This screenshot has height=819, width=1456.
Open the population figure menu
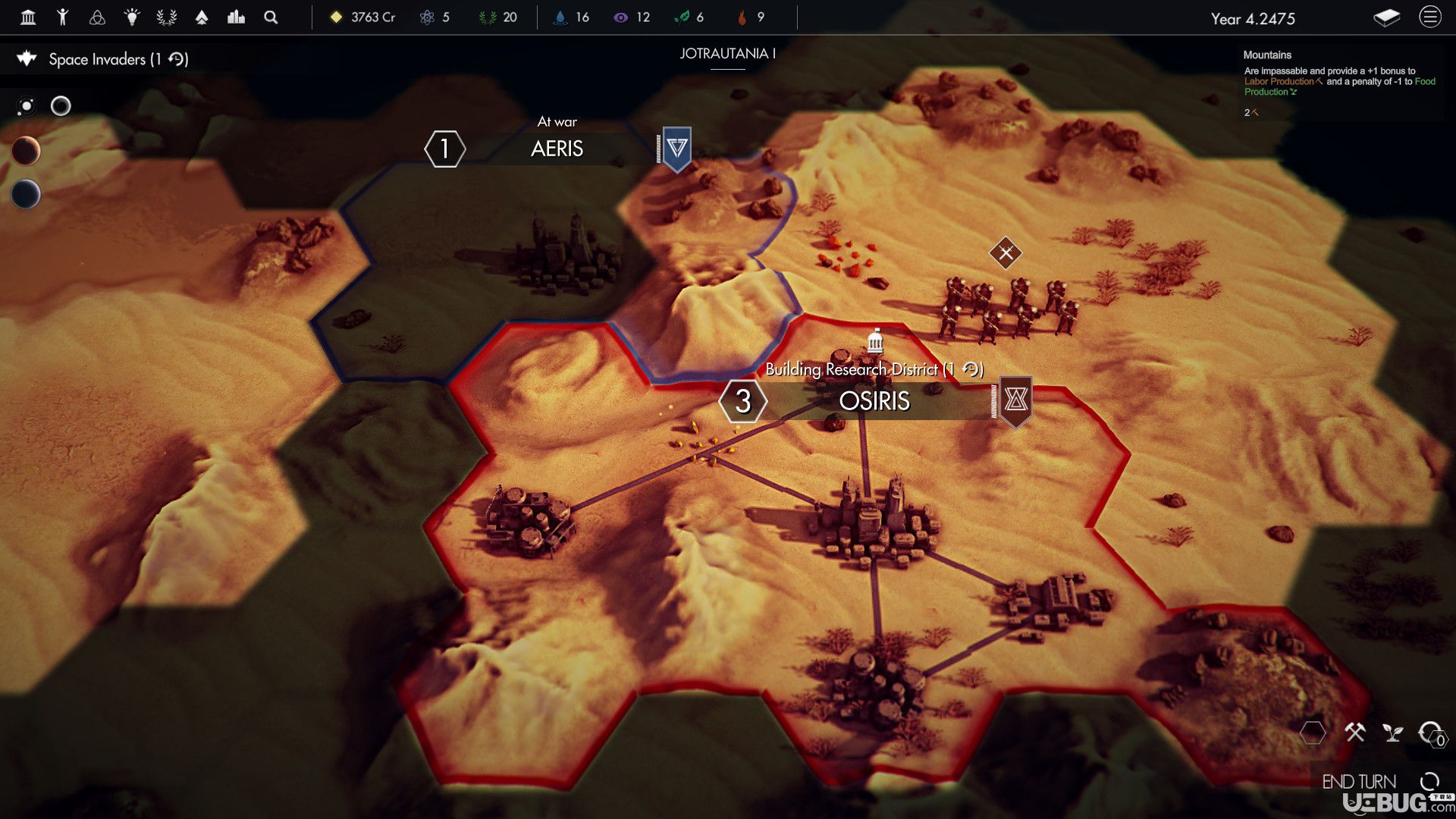point(63,17)
